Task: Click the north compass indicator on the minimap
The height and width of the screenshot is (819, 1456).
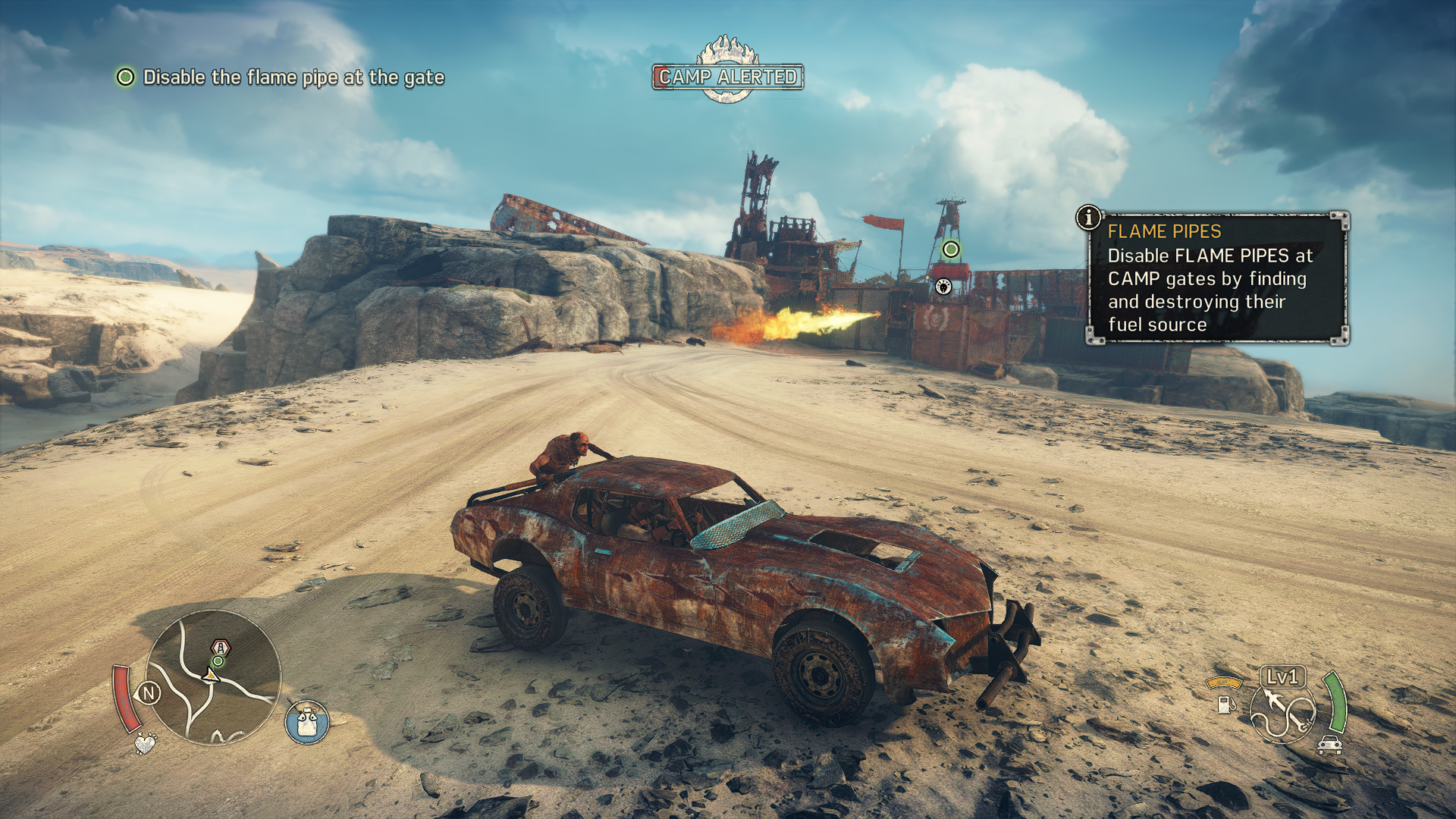Action: tap(149, 692)
